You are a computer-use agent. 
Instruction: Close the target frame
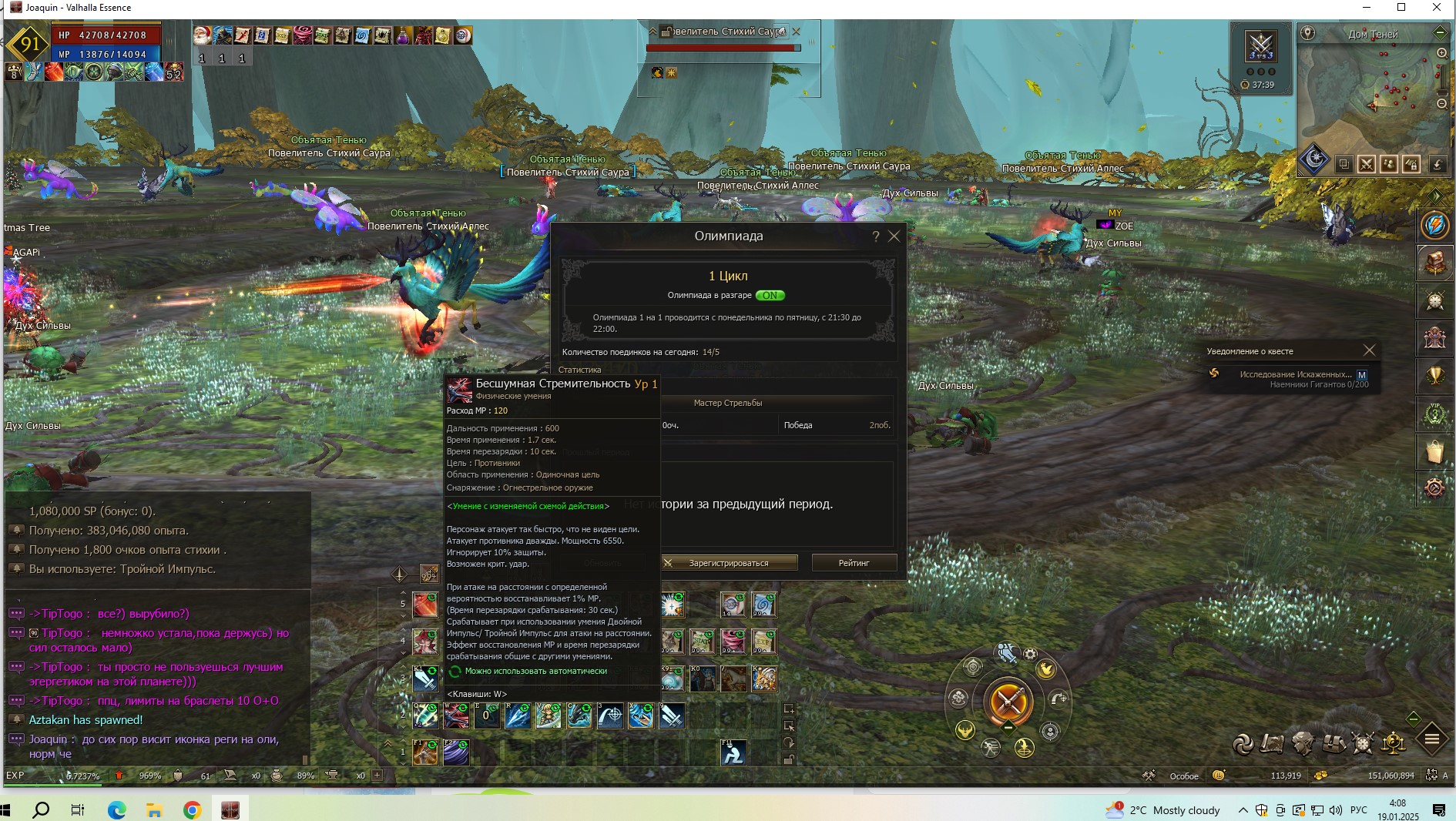[797, 32]
